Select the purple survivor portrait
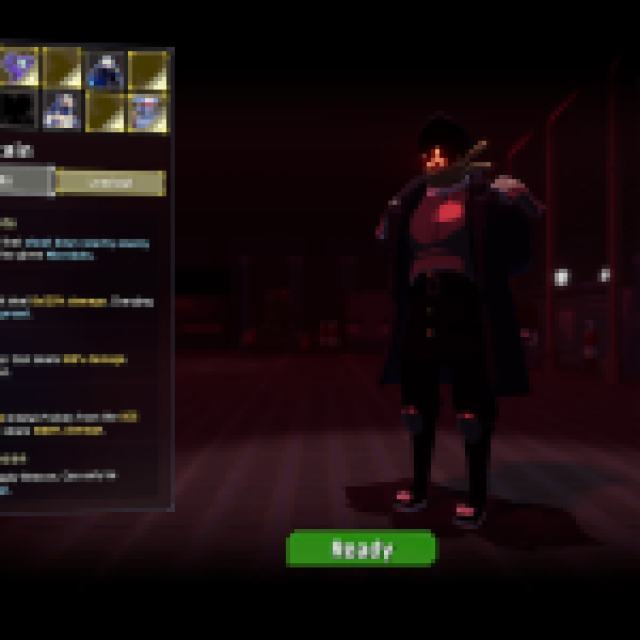This screenshot has height=640, width=640. click(18, 68)
